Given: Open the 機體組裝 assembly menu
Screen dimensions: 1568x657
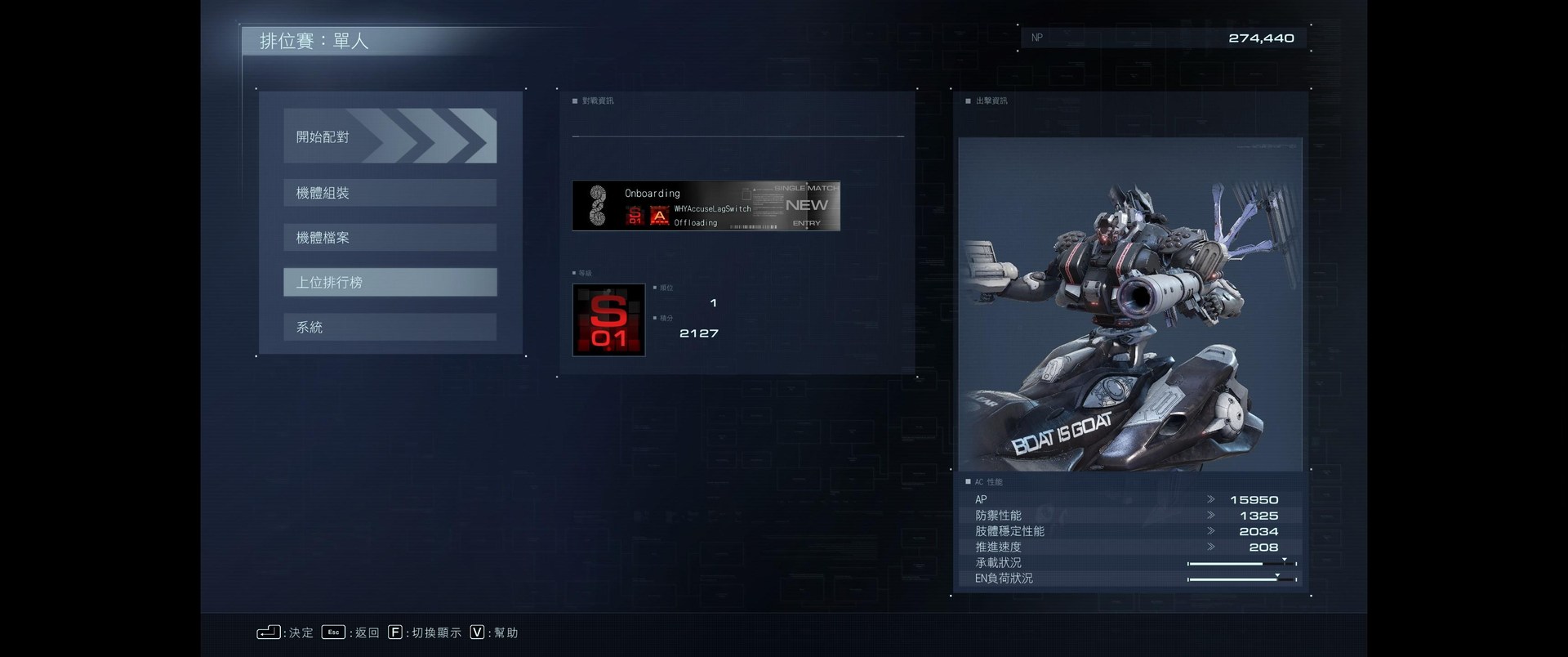Looking at the screenshot, I should tap(390, 192).
